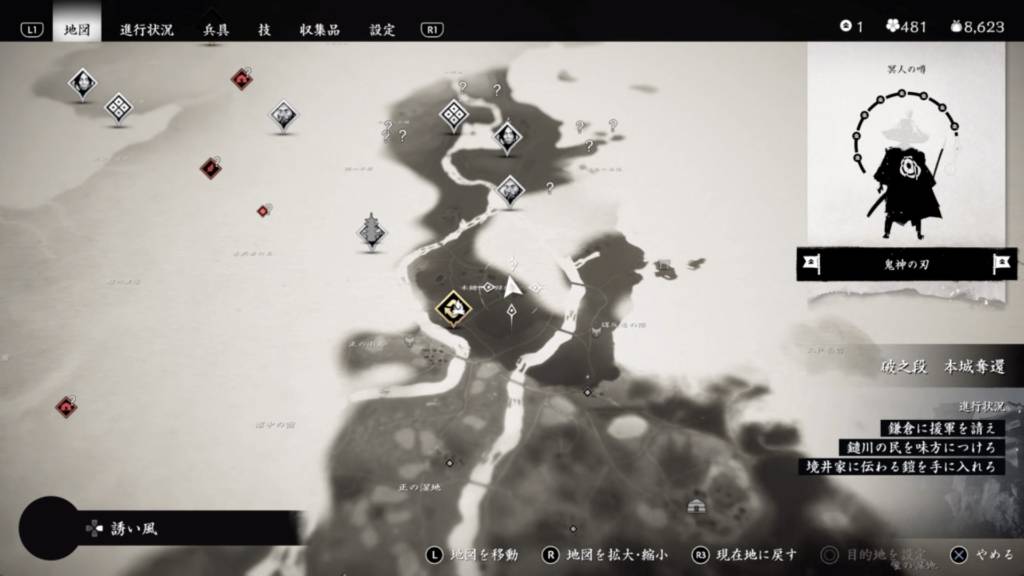Open the 収集品 collections tab
The height and width of the screenshot is (576, 1024).
(x=319, y=29)
